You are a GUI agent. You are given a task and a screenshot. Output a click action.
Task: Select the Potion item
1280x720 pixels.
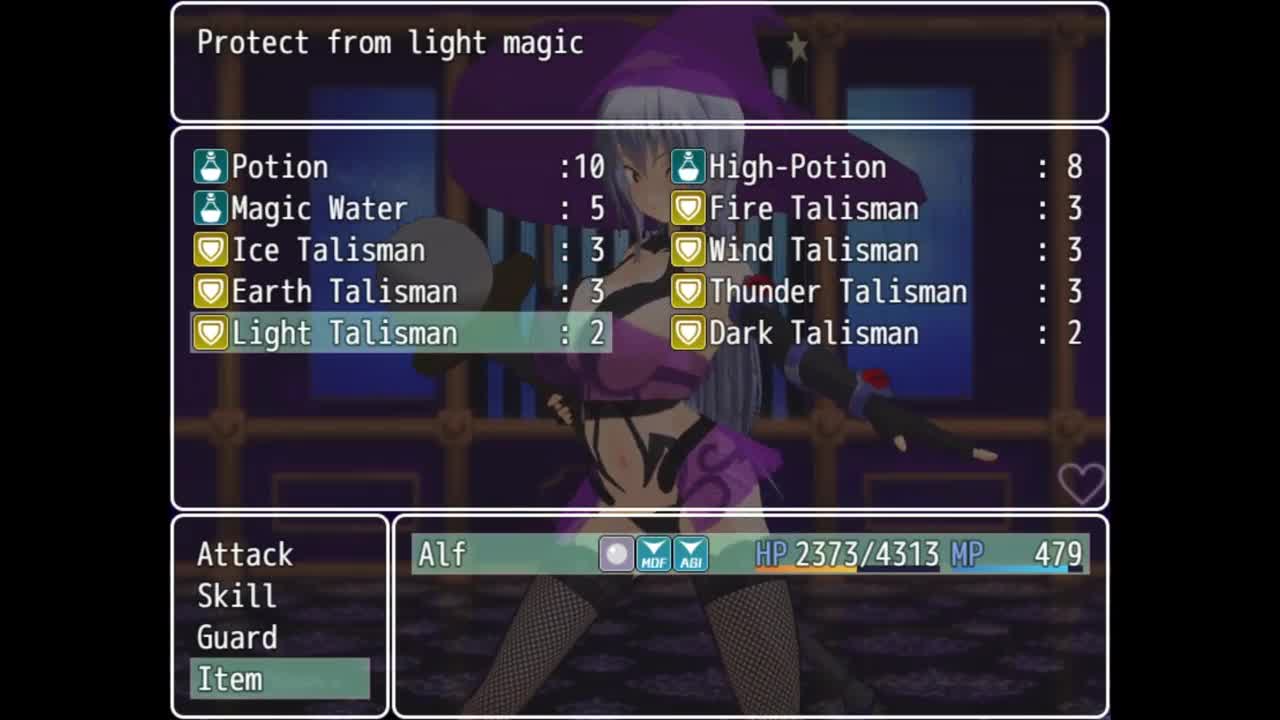click(400, 167)
